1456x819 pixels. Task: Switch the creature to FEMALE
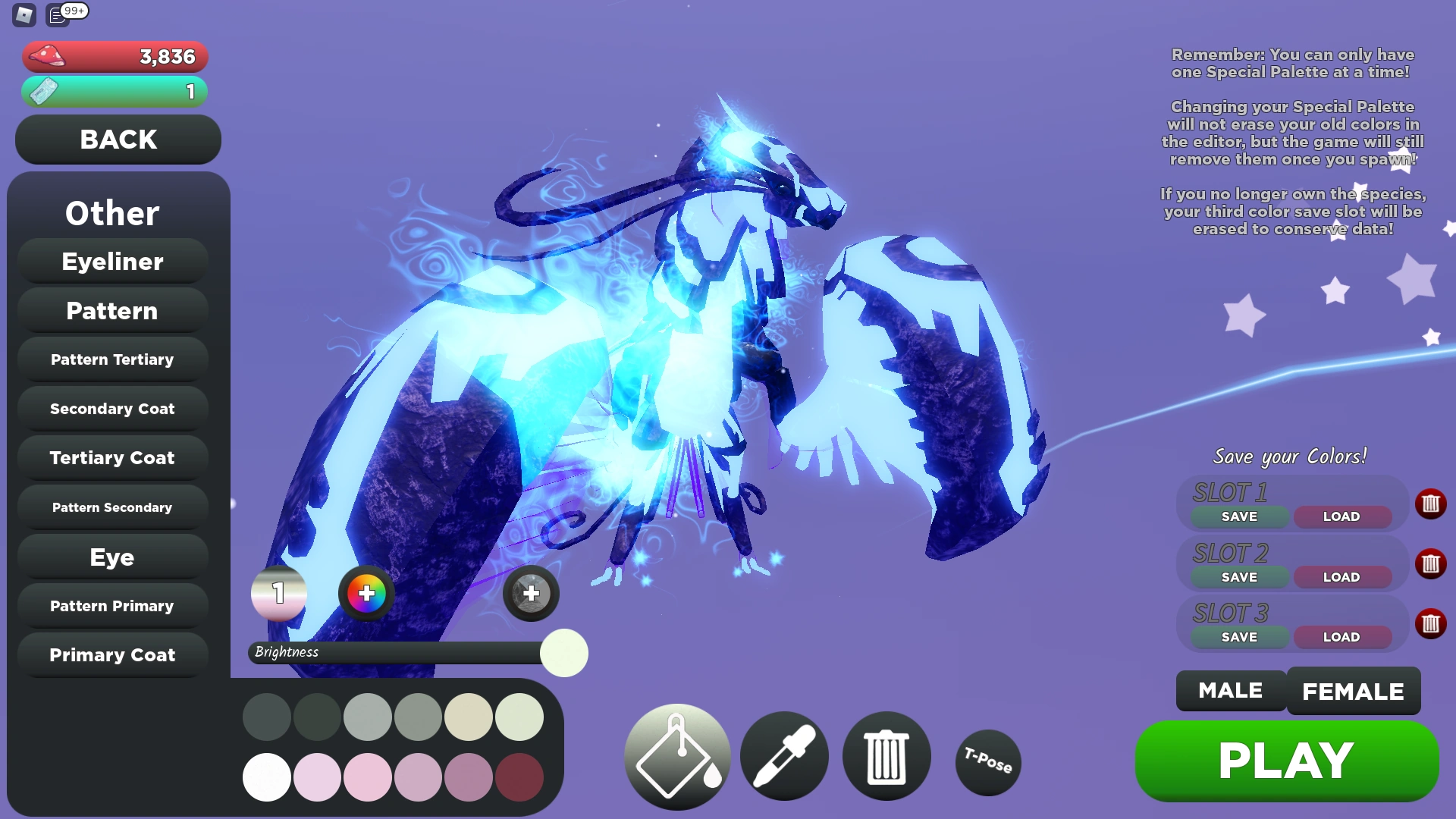(x=1354, y=691)
